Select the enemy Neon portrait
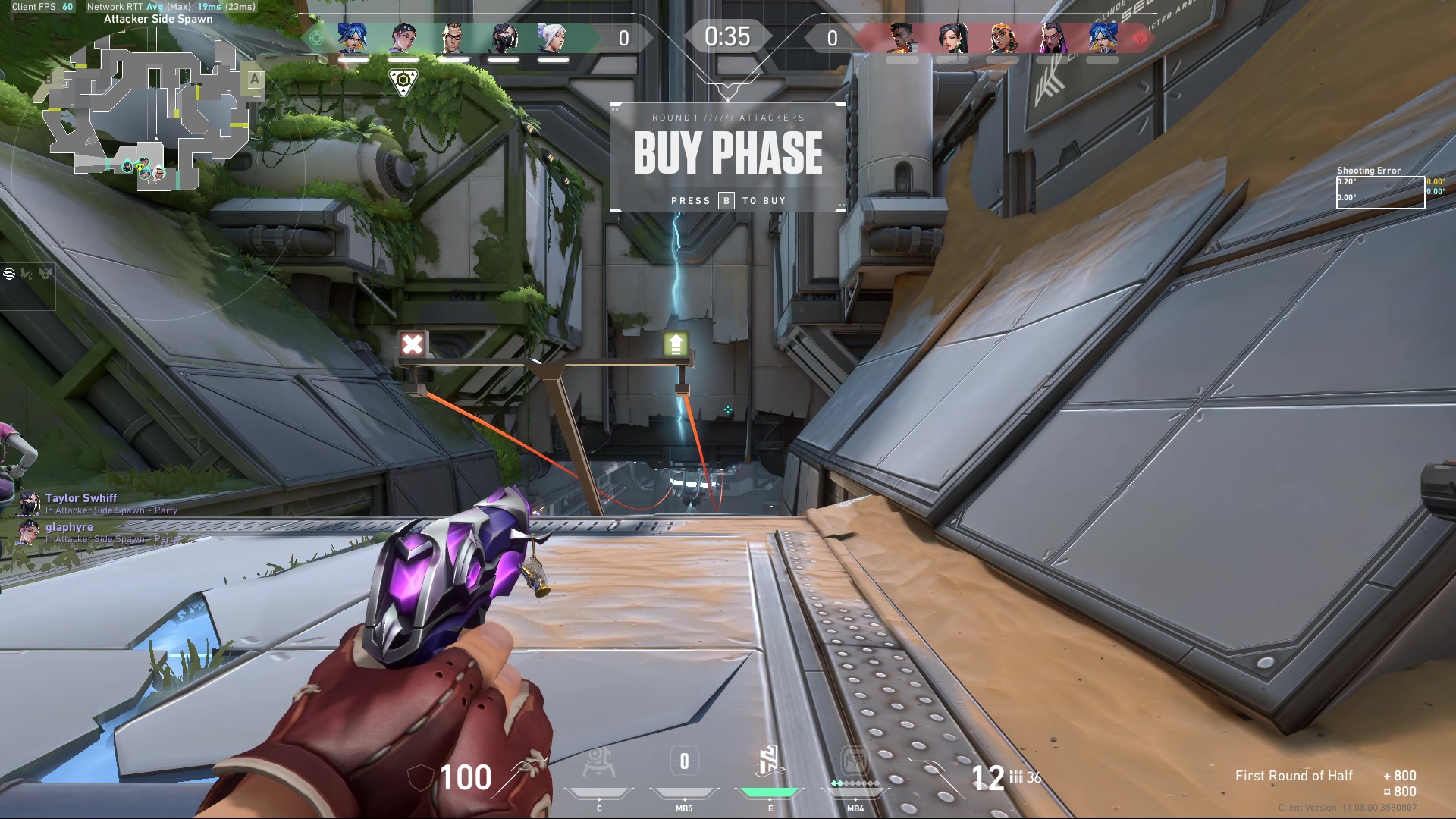The height and width of the screenshot is (819, 1456). pos(1102,37)
